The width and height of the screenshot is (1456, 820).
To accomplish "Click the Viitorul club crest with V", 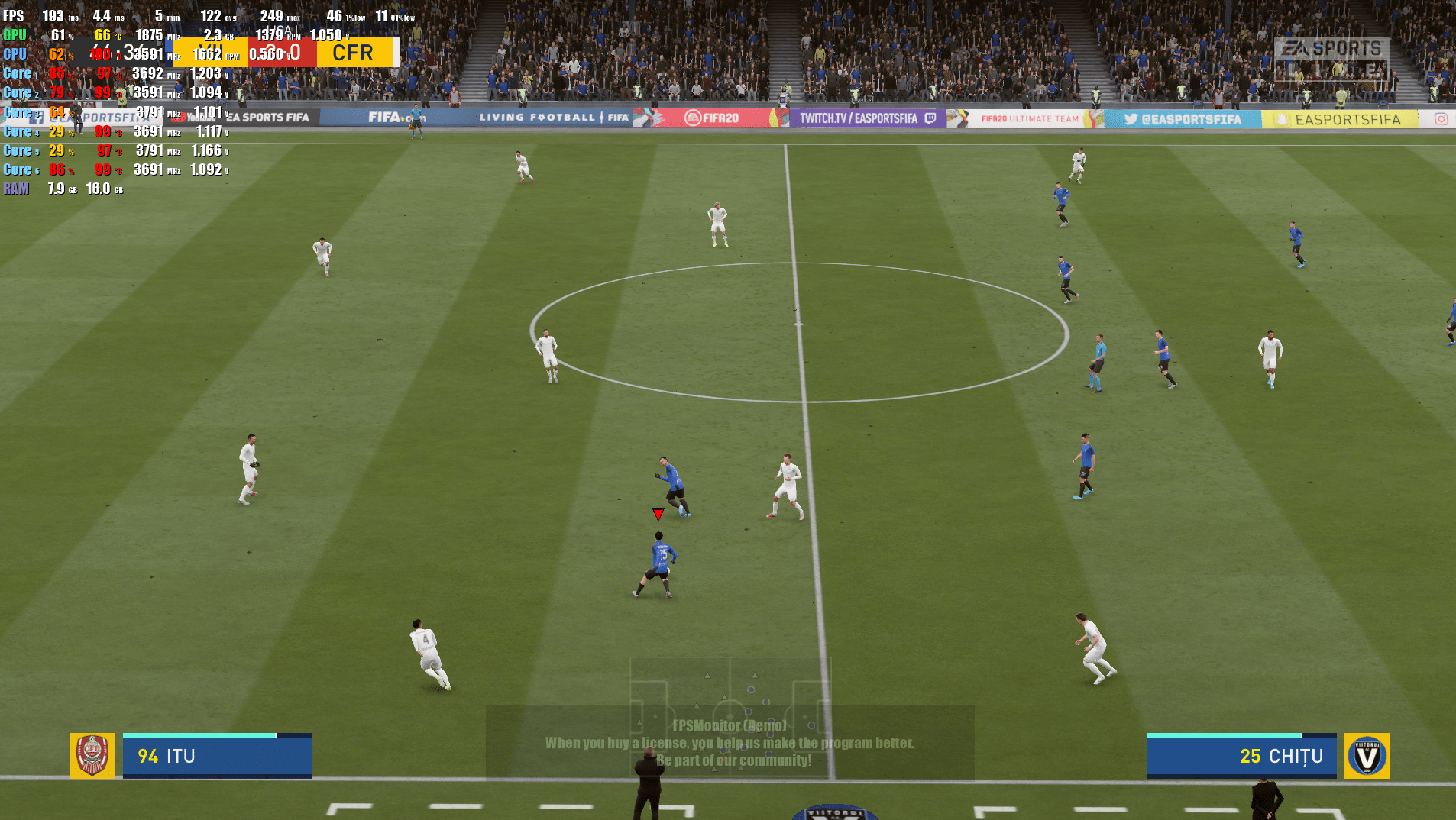I will [x=1367, y=756].
